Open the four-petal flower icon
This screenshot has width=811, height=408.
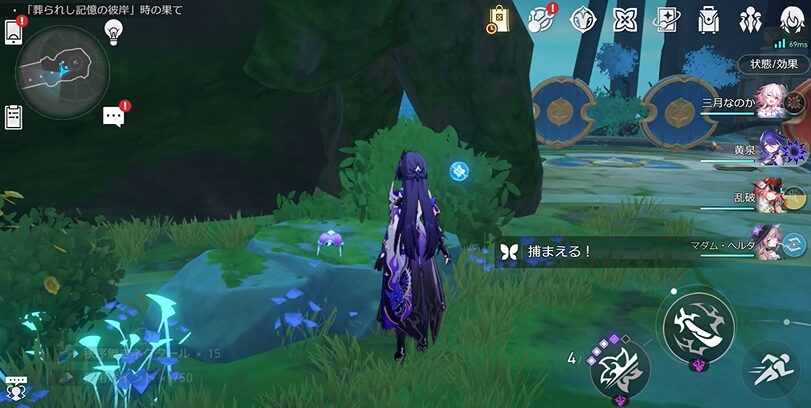pyautogui.click(x=625, y=19)
